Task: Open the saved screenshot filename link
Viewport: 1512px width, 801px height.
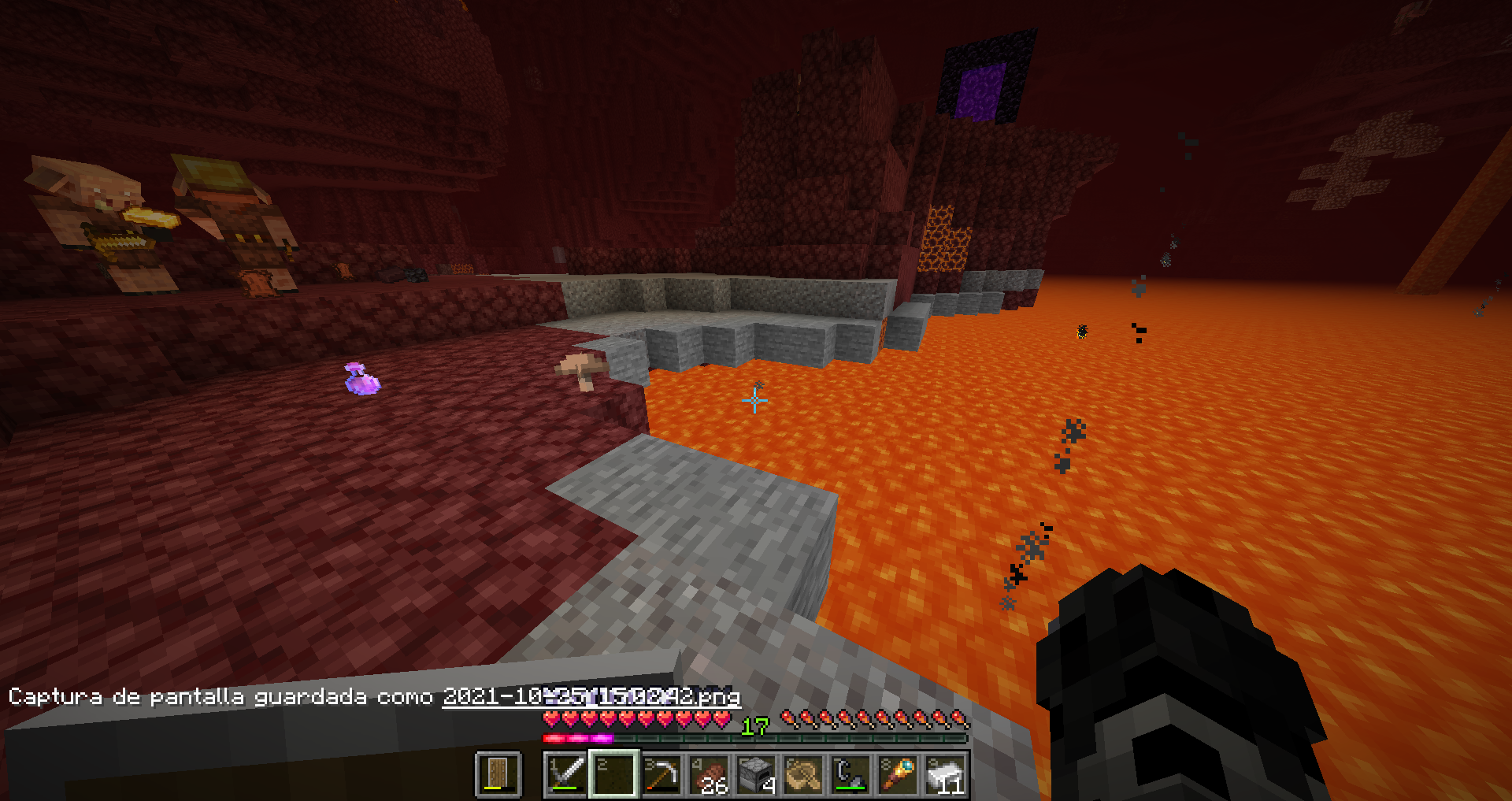Action: (x=591, y=696)
